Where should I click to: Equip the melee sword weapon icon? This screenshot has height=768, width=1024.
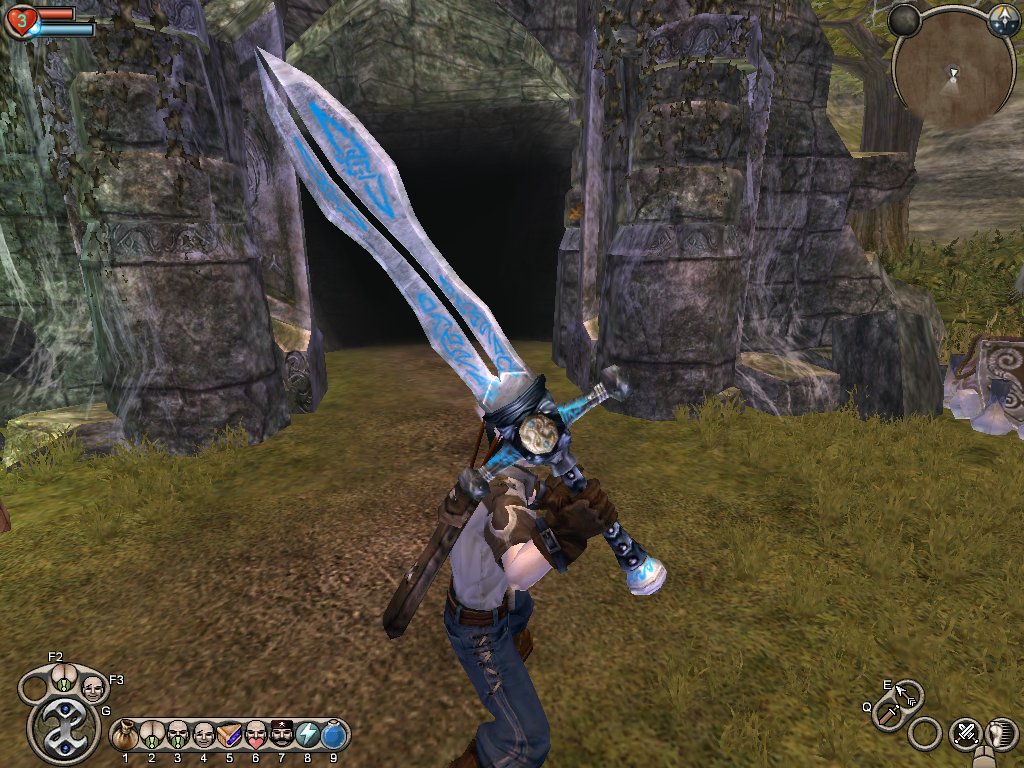(x=888, y=714)
